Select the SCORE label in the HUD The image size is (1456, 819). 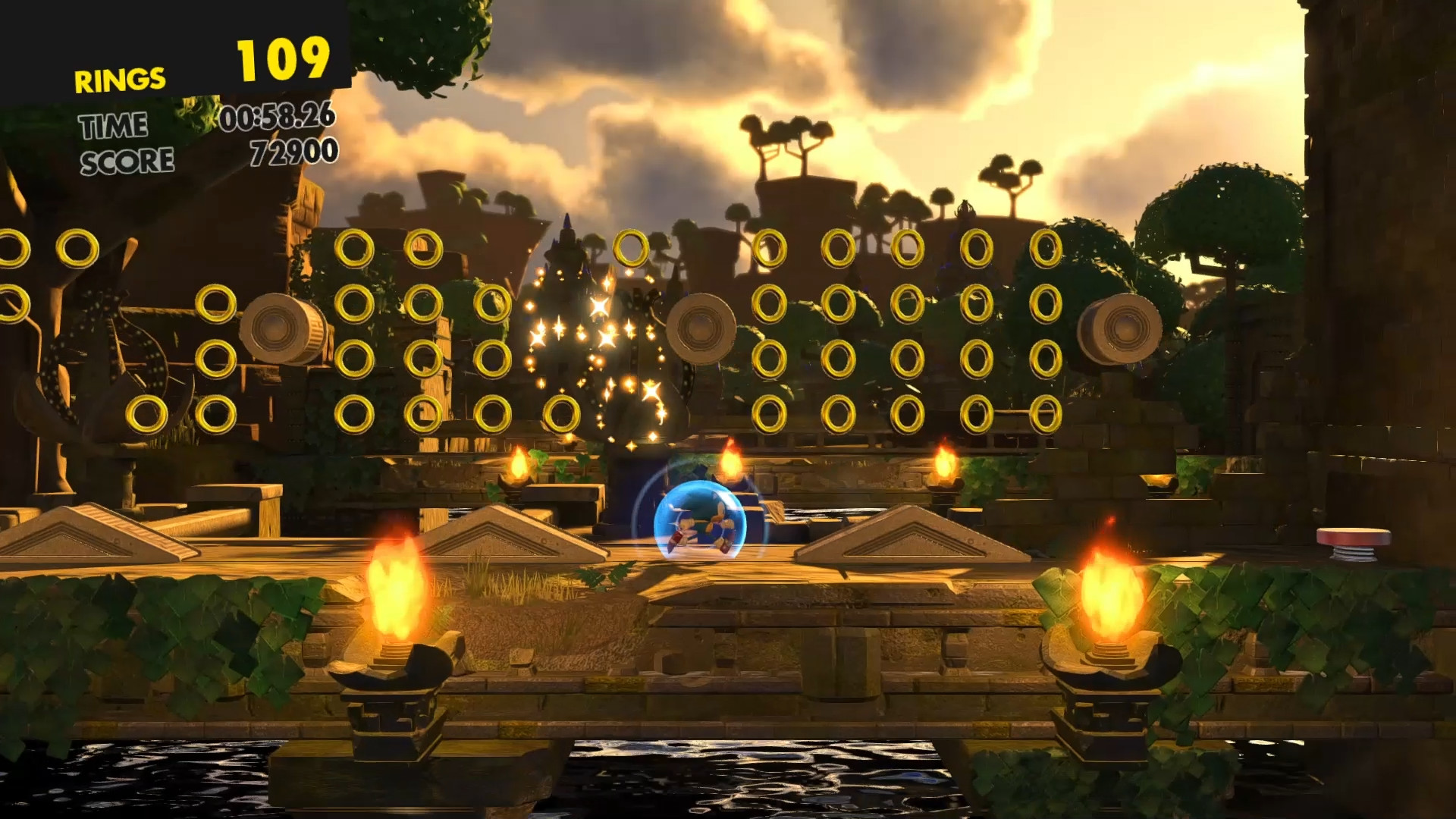[127, 160]
